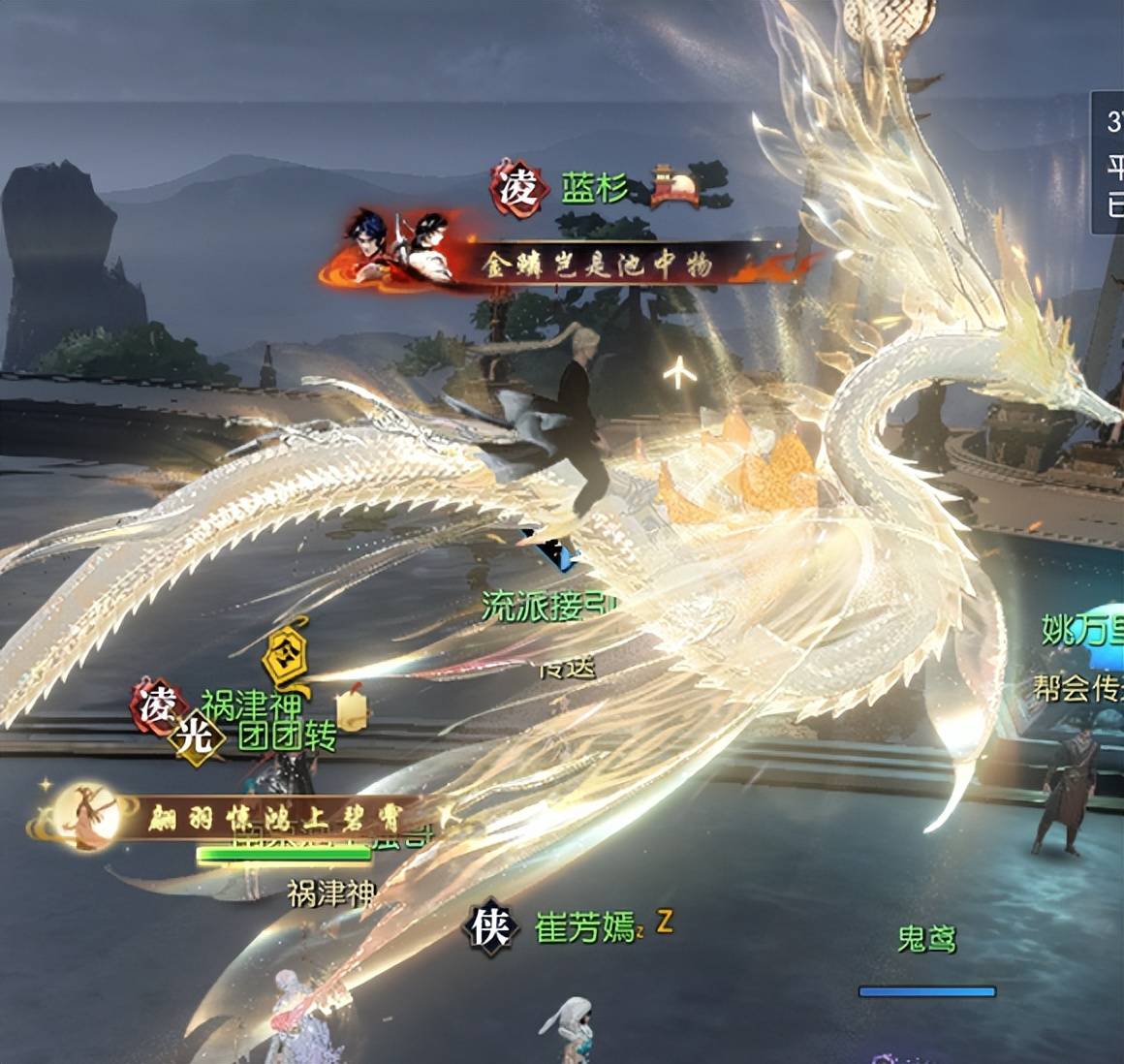Select the player nameplate 蓝杉
The height and width of the screenshot is (1064, 1124).
pos(594,189)
